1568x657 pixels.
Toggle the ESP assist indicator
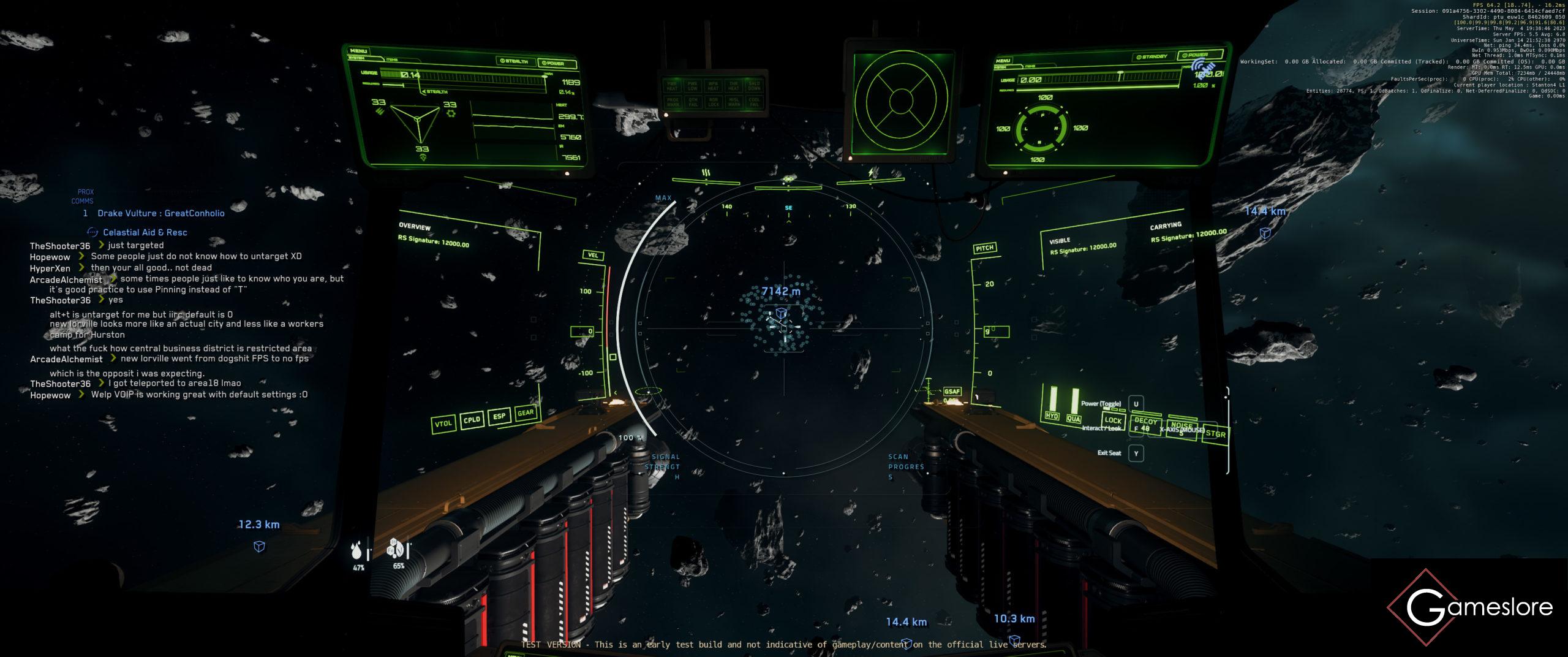tap(499, 416)
